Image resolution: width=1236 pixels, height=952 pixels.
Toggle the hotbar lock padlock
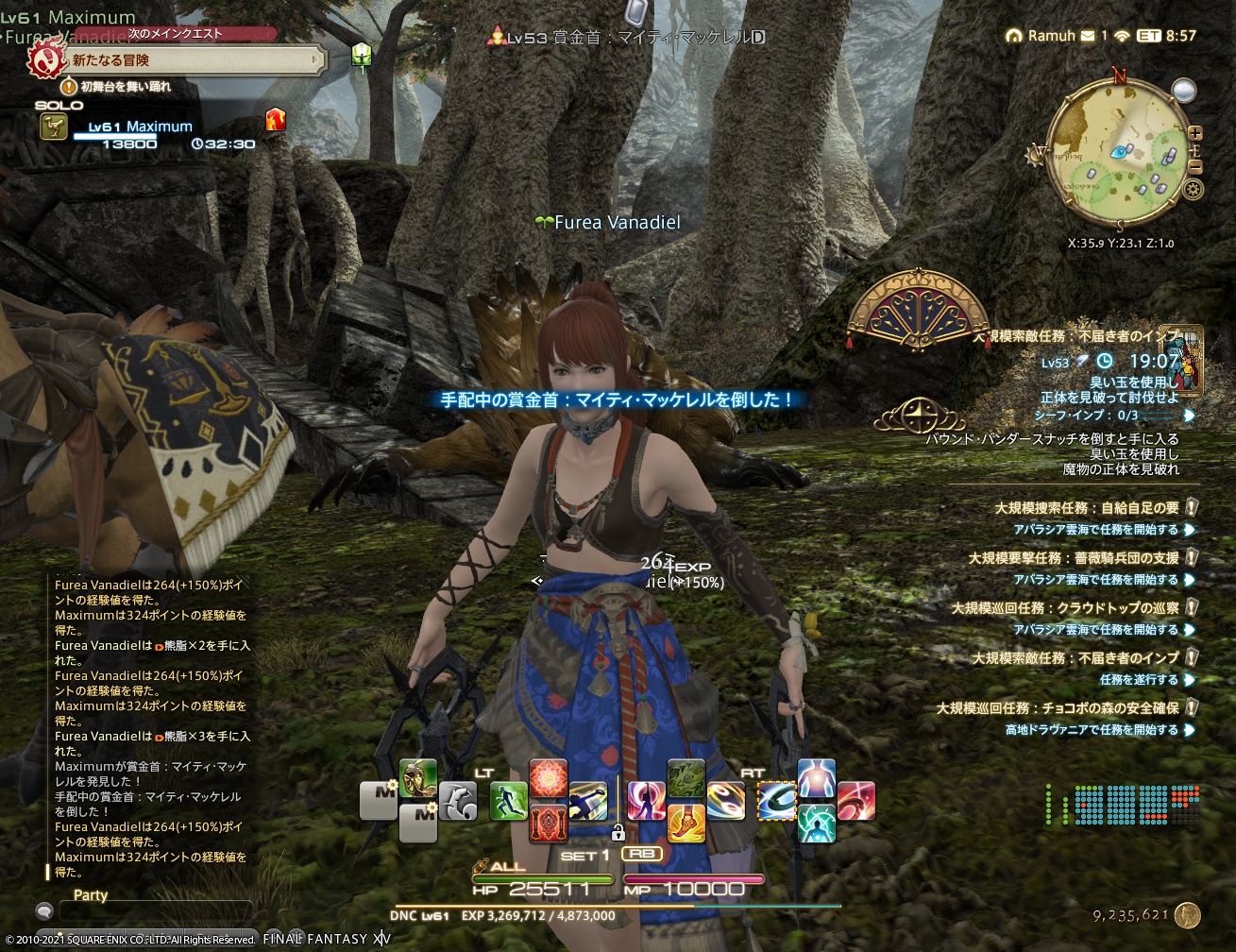[x=619, y=832]
